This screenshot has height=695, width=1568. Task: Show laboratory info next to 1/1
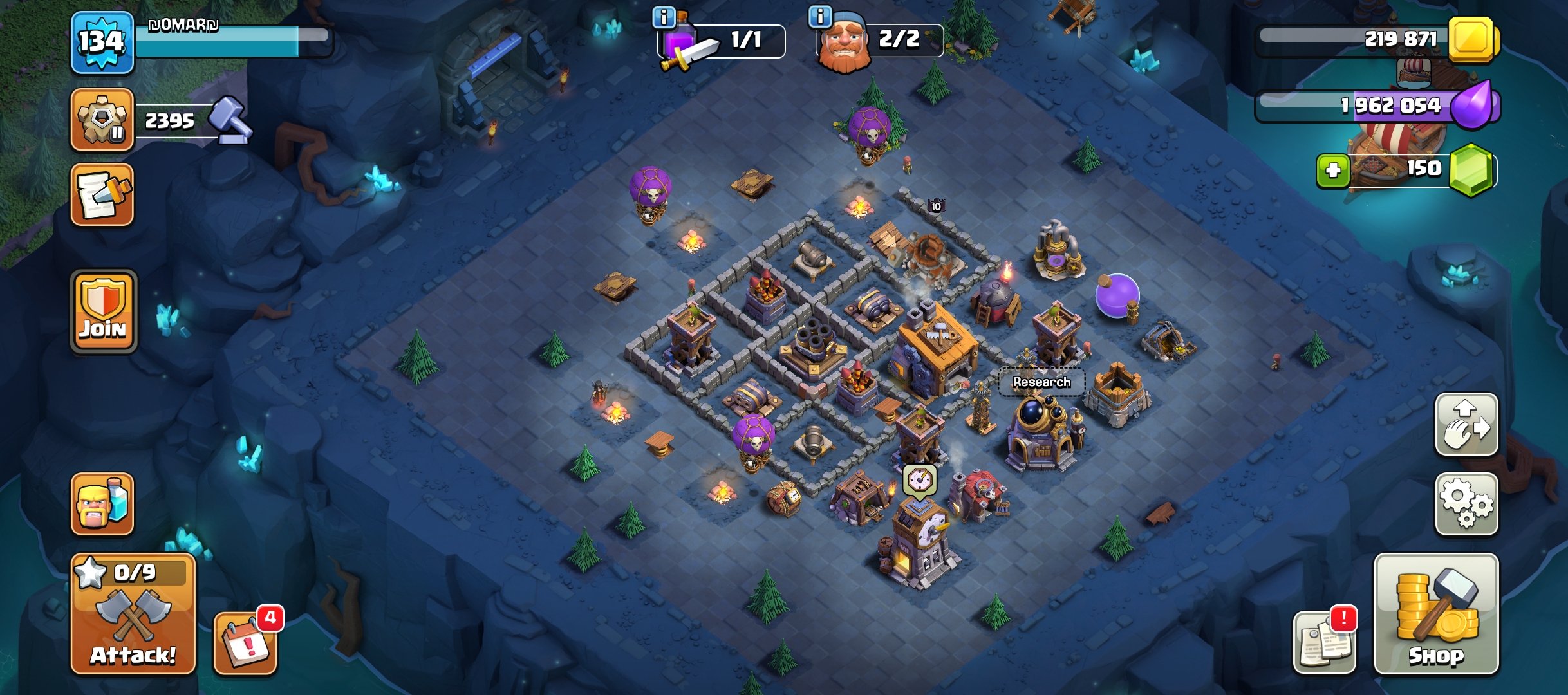pos(664,17)
